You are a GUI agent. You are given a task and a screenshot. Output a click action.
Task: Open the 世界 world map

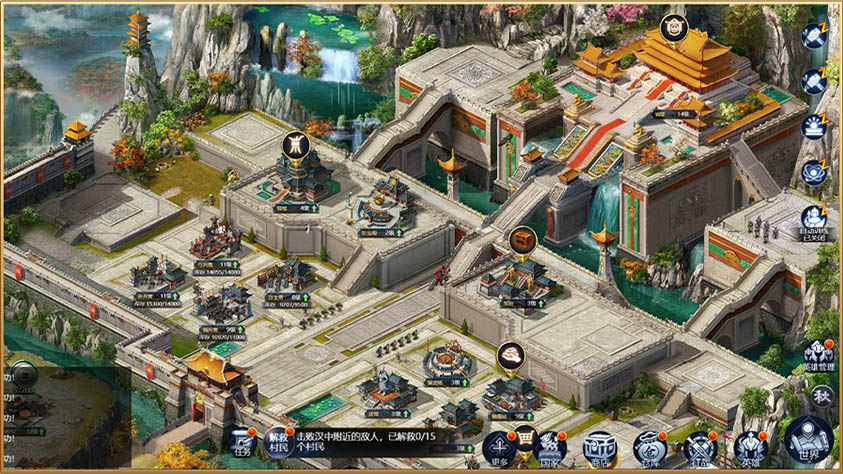[808, 440]
